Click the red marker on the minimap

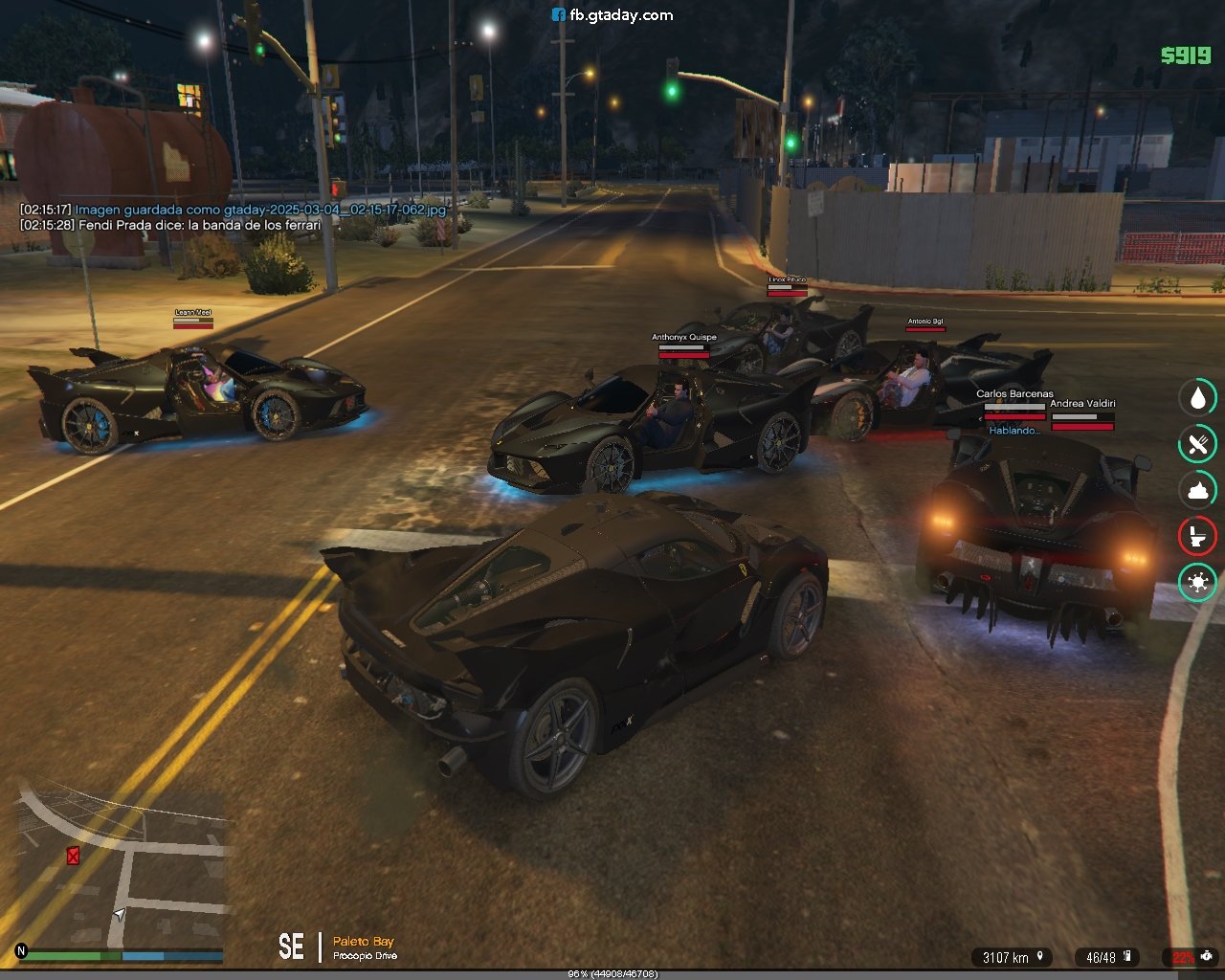pyautogui.click(x=73, y=856)
